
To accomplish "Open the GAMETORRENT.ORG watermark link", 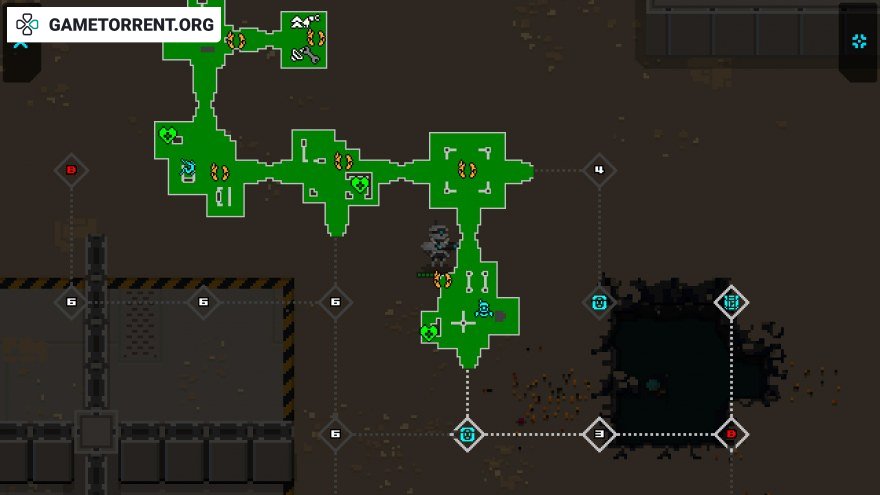I will tap(114, 24).
